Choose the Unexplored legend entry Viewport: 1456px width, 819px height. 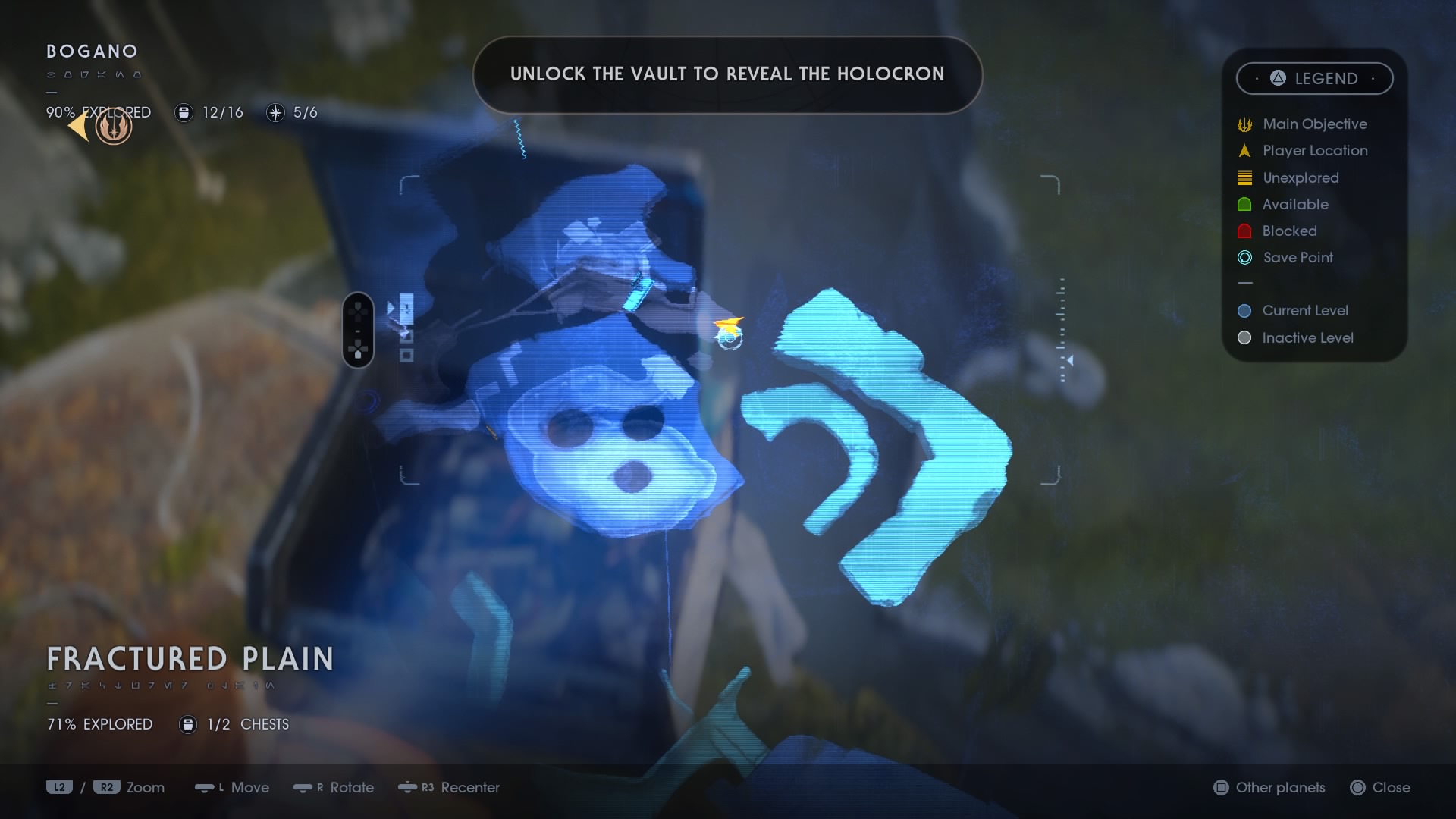coord(1300,177)
